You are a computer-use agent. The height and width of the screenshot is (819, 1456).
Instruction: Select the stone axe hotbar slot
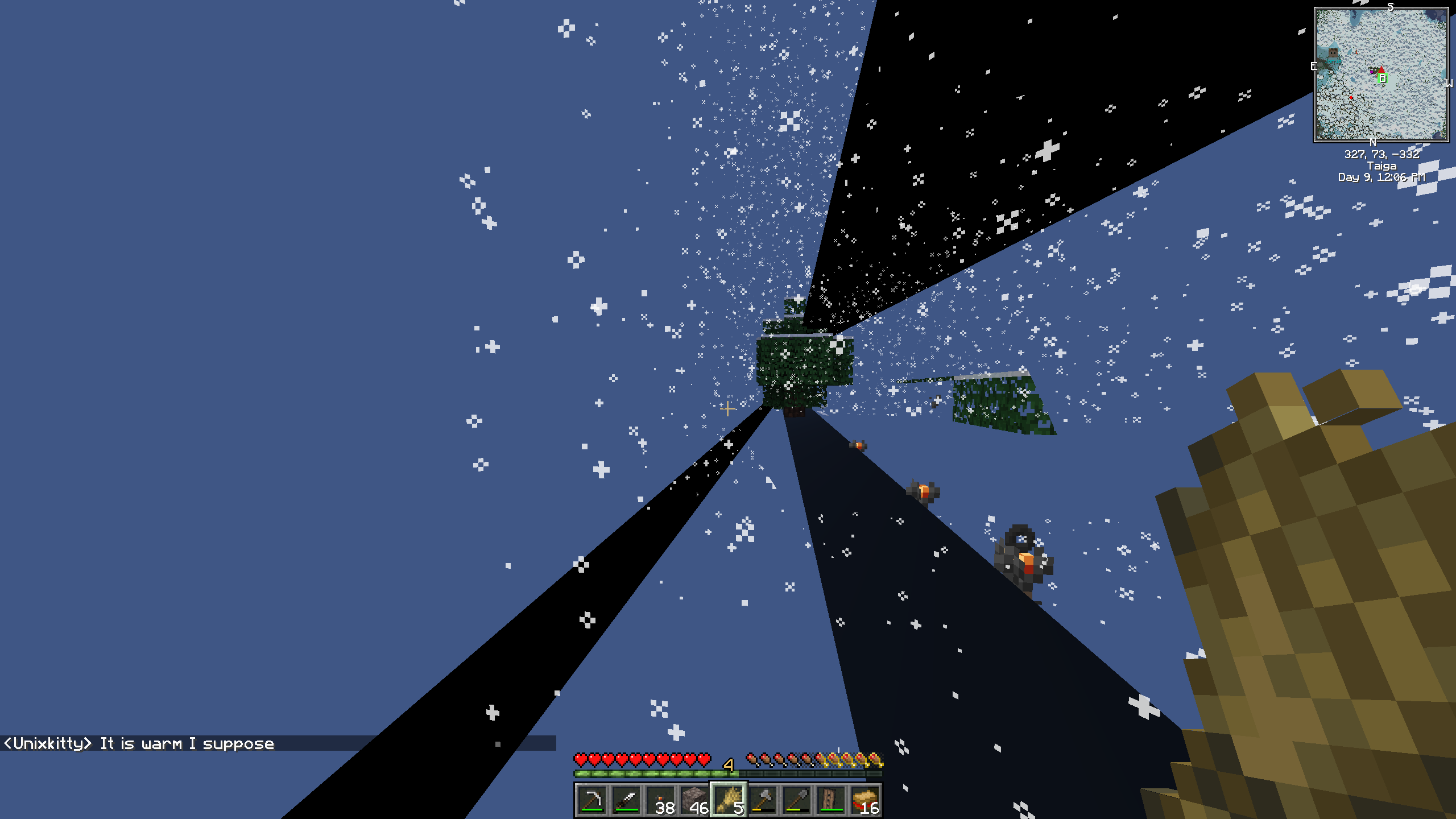(x=763, y=800)
